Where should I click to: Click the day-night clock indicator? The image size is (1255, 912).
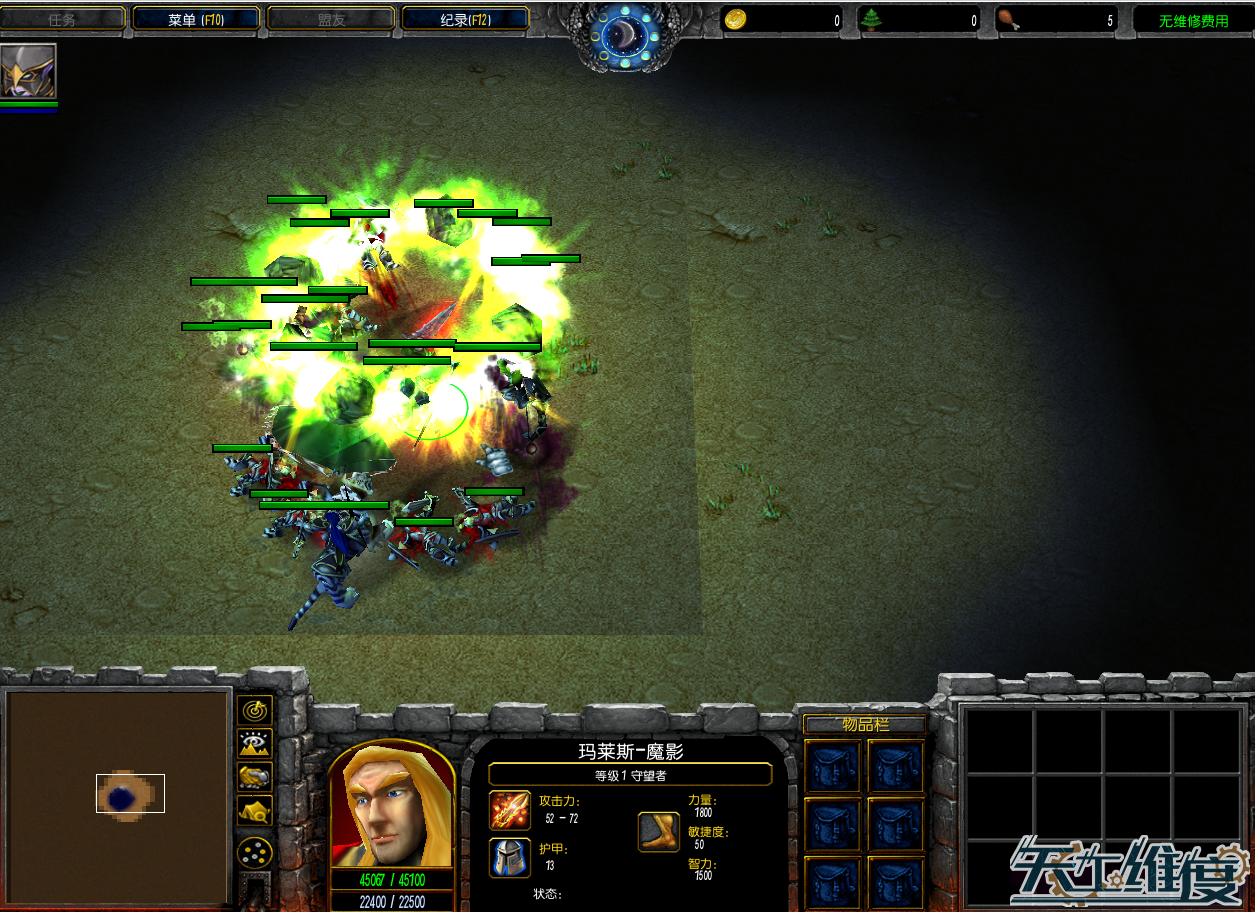click(x=627, y=37)
